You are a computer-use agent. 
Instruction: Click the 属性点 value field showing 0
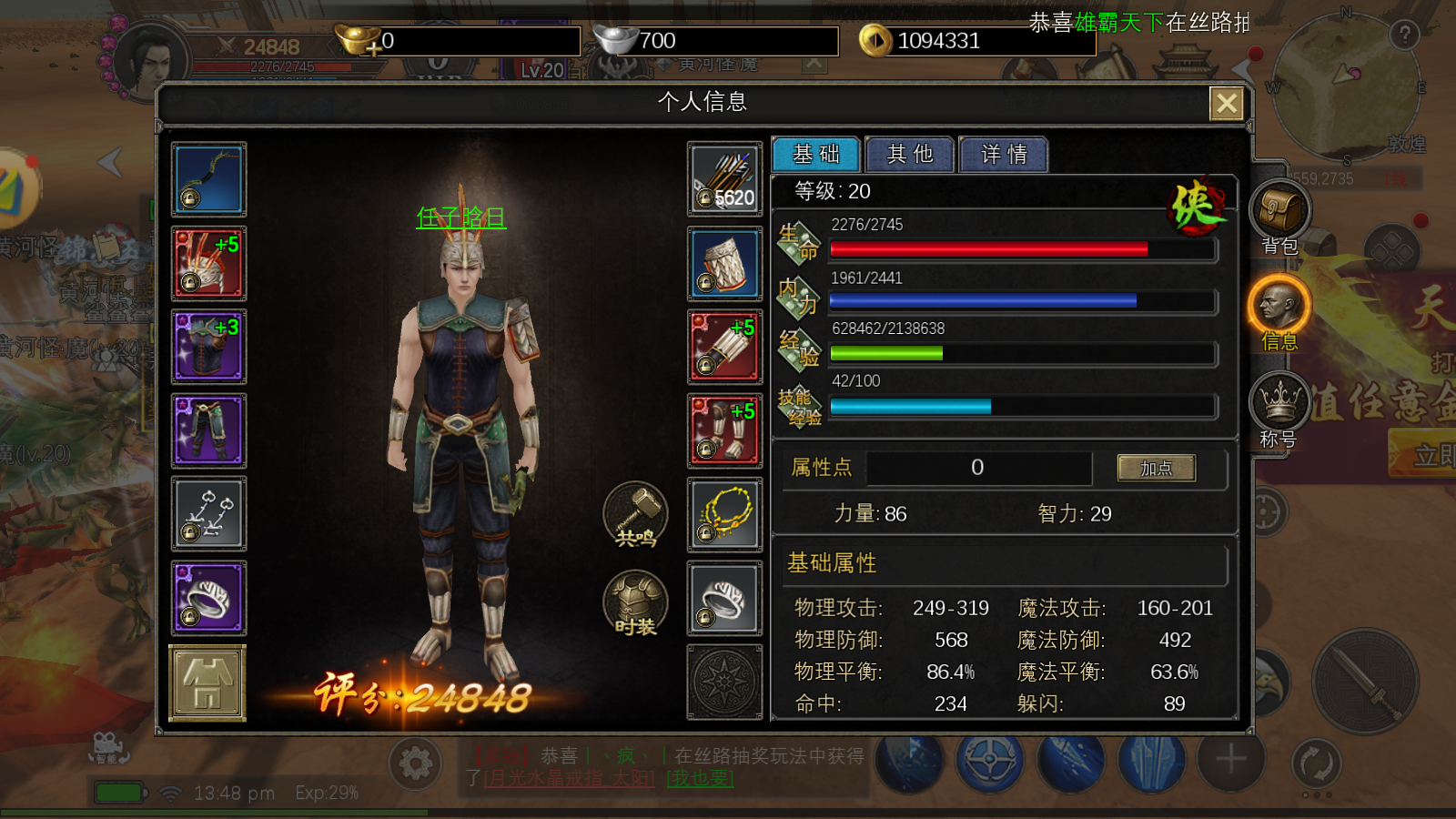click(978, 468)
